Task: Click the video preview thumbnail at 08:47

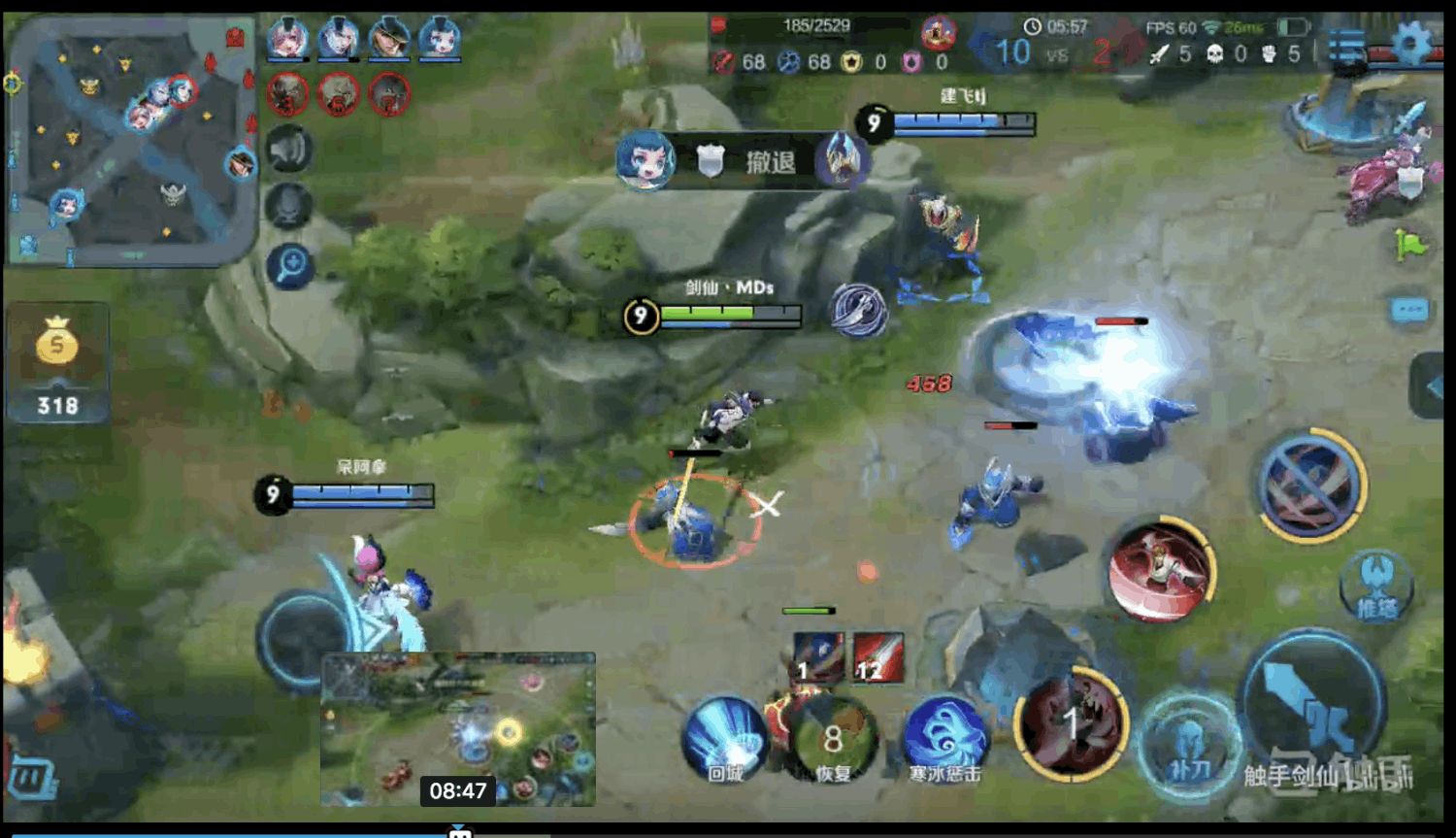Action: tap(458, 728)
